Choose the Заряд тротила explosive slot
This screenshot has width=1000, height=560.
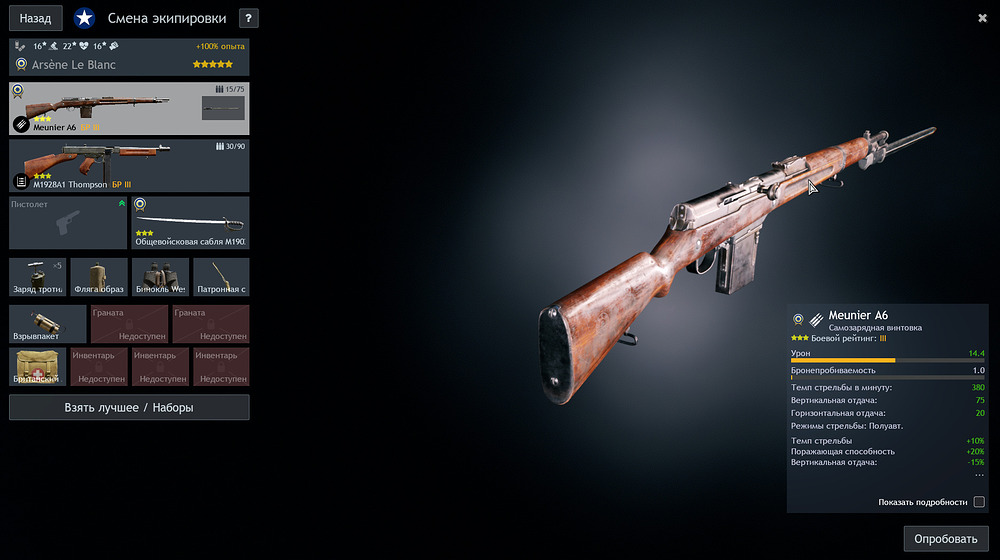38,277
